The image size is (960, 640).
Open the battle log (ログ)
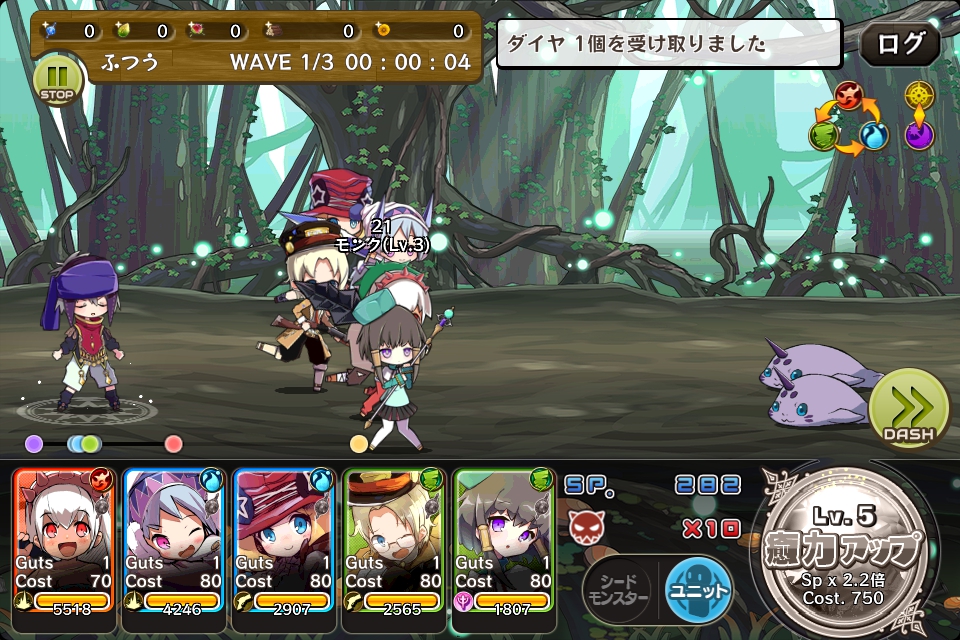pos(899,45)
